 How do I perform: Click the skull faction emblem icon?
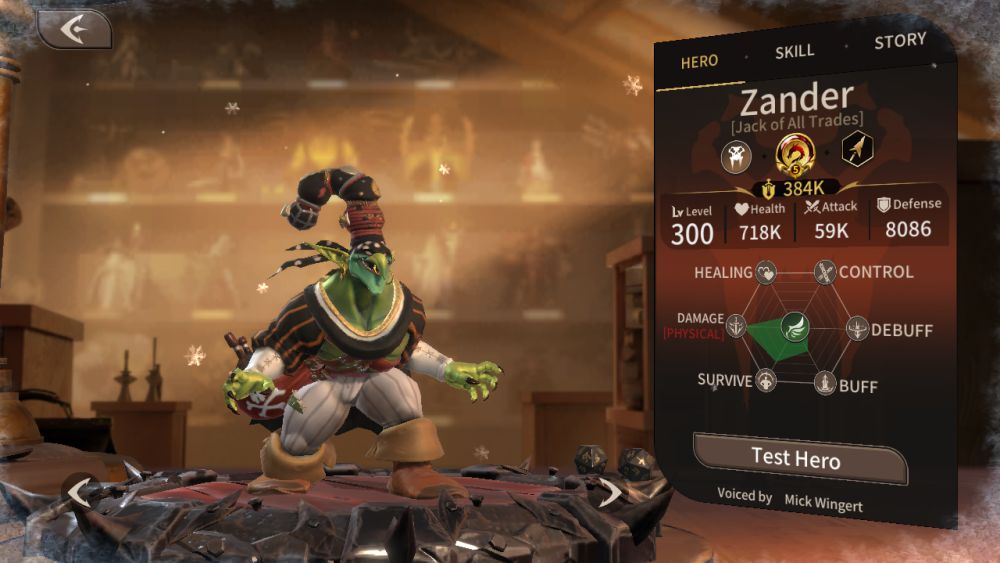coord(738,154)
